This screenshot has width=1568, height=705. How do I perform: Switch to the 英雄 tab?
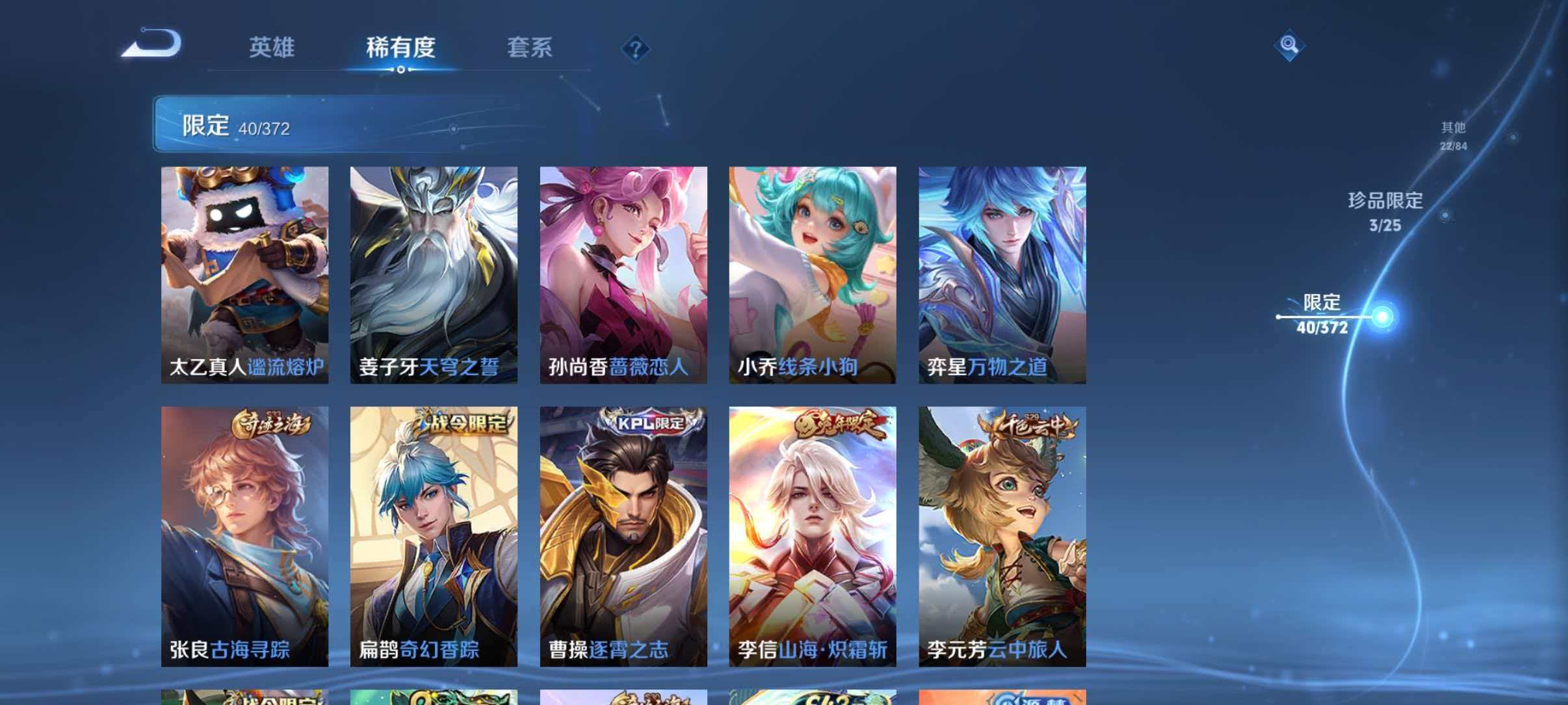click(x=273, y=47)
